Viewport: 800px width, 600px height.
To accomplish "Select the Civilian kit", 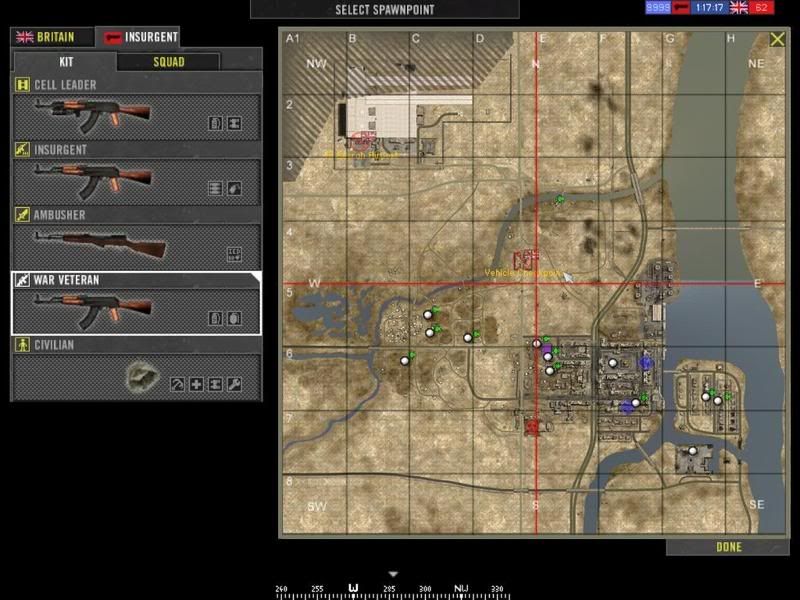I will point(135,370).
